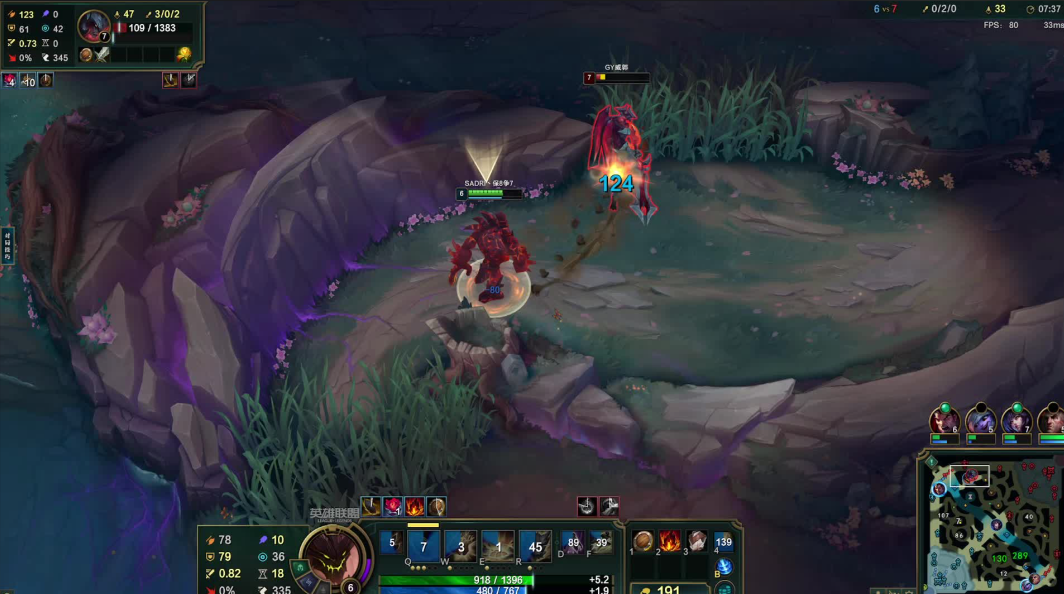Select the D summoner spell
Screen dimensions: 1064x594
(x=573, y=543)
